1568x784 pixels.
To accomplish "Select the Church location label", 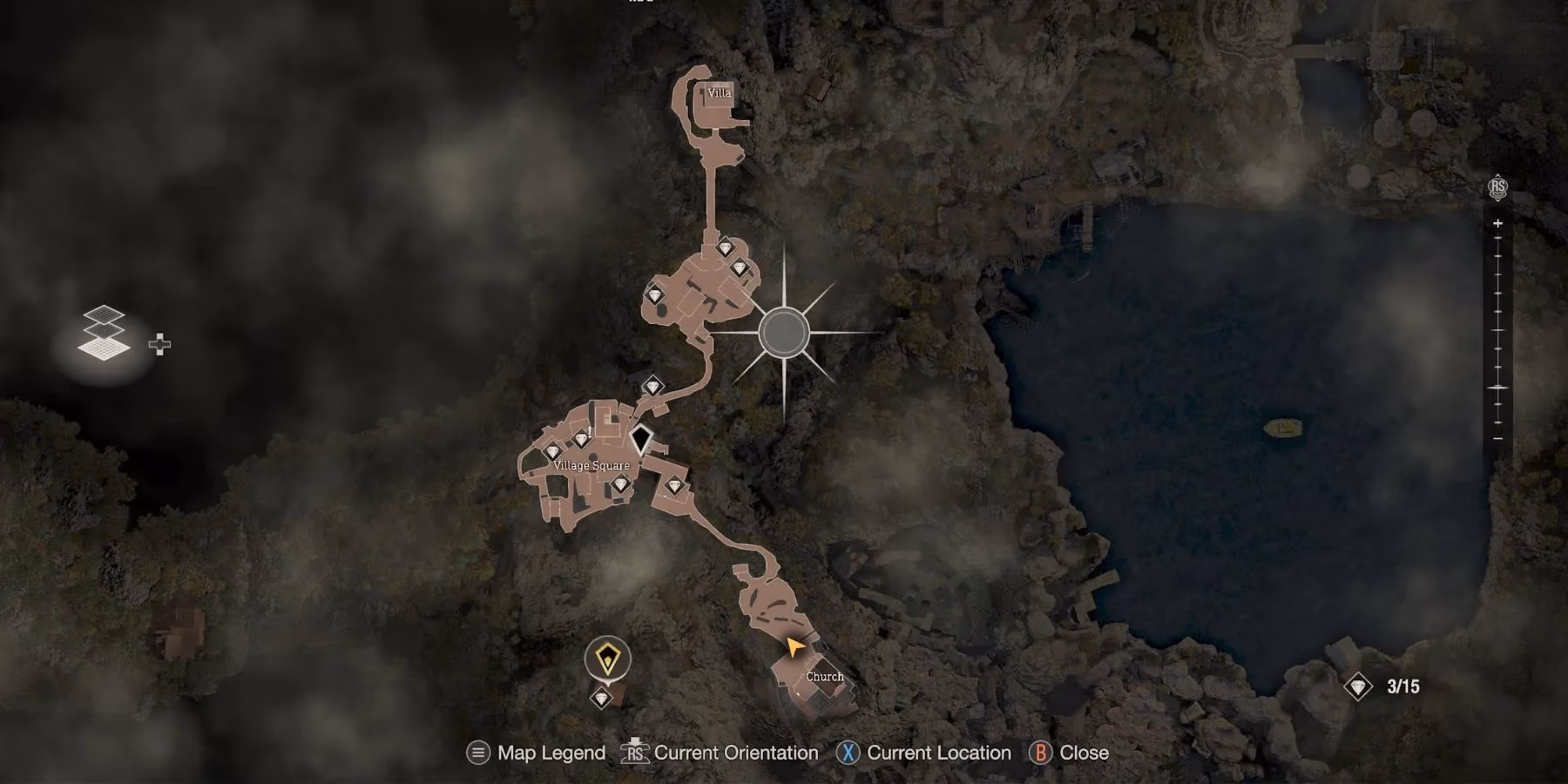I will (x=824, y=677).
